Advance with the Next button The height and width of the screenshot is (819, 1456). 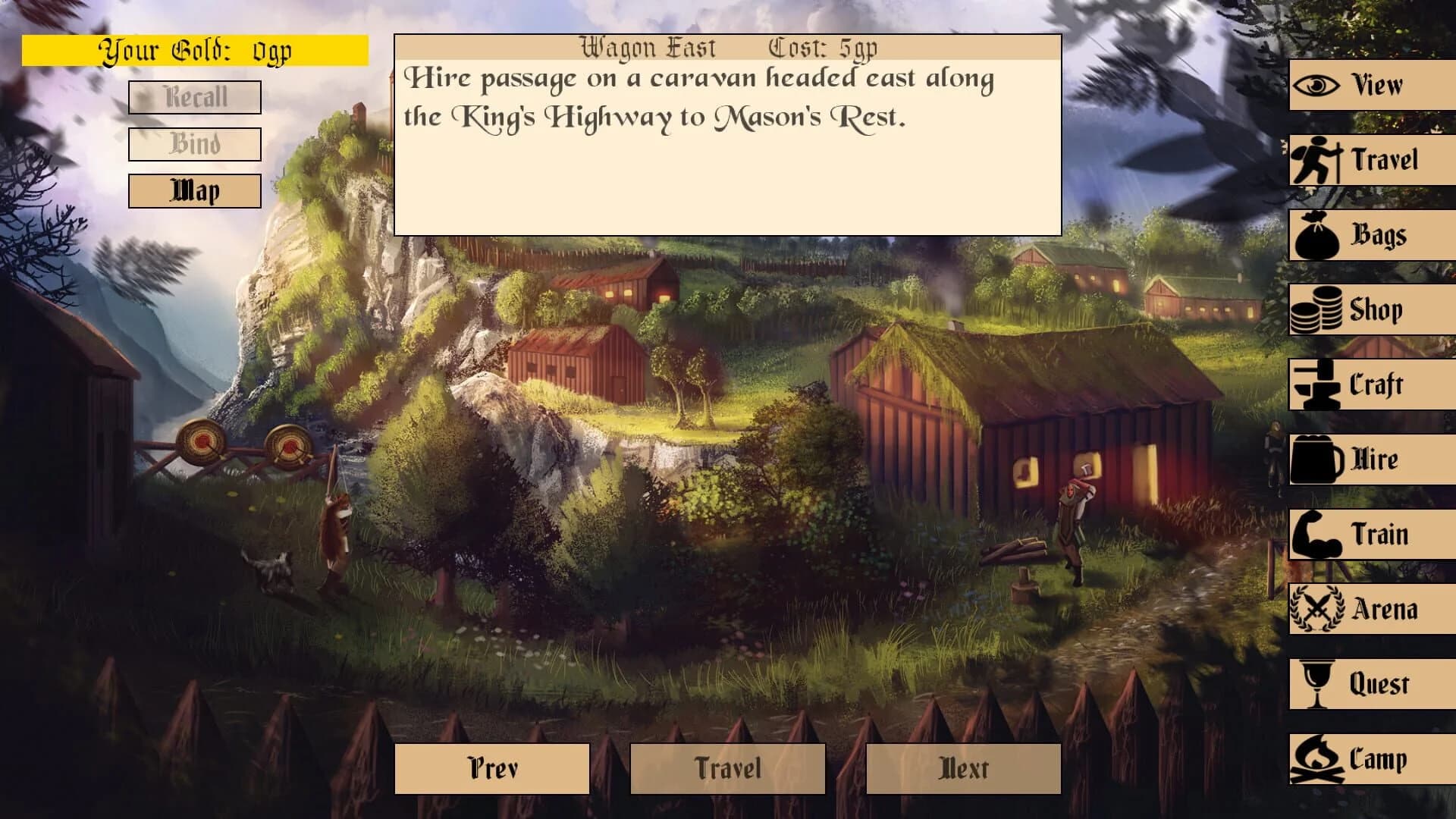(962, 768)
